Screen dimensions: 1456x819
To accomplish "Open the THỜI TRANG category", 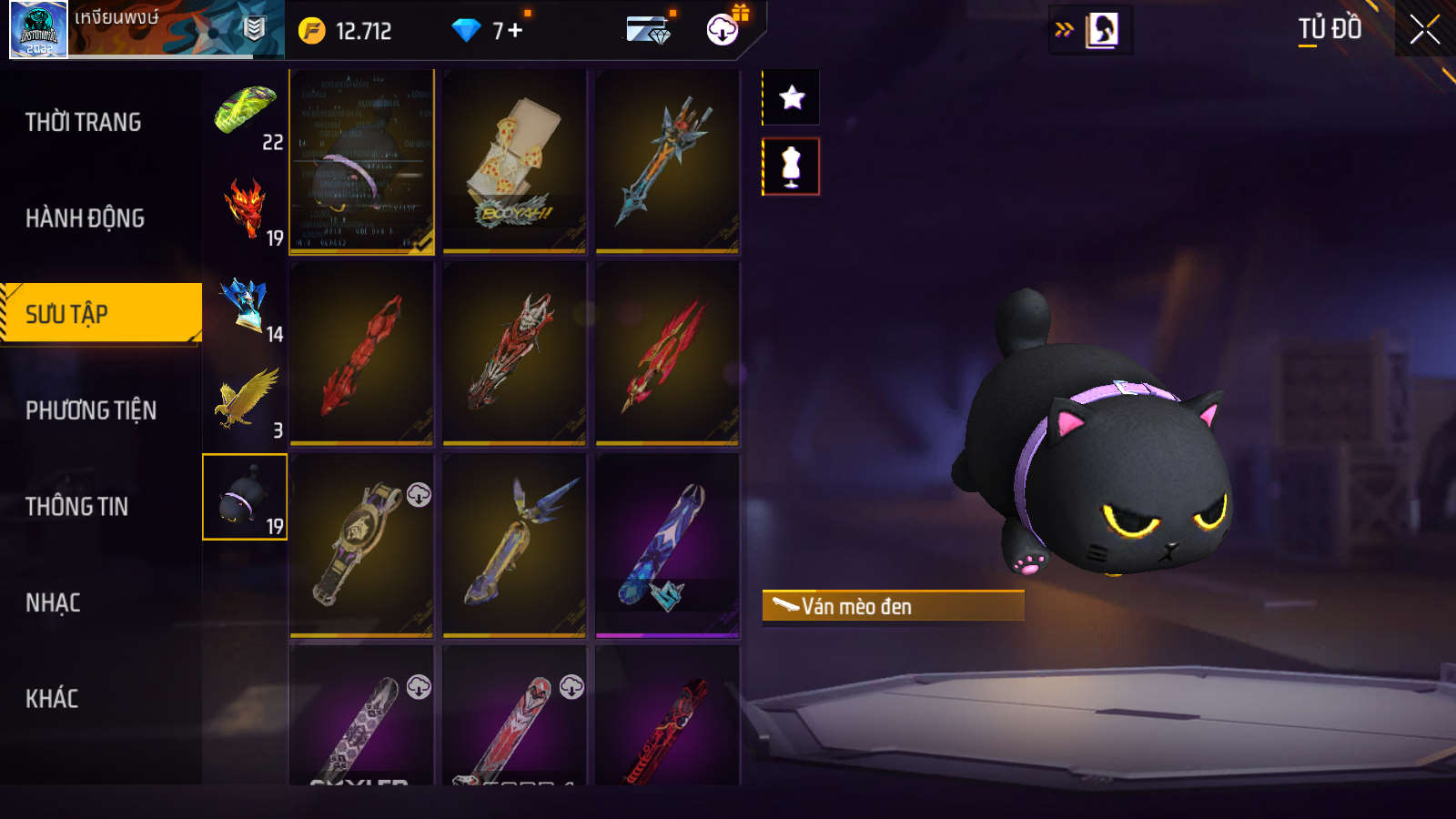I will point(84,122).
